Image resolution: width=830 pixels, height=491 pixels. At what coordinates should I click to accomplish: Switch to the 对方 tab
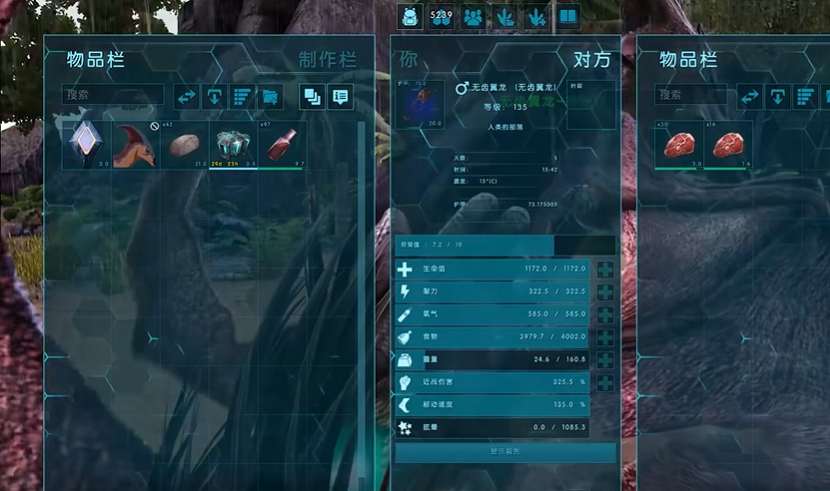pyautogui.click(x=591, y=60)
